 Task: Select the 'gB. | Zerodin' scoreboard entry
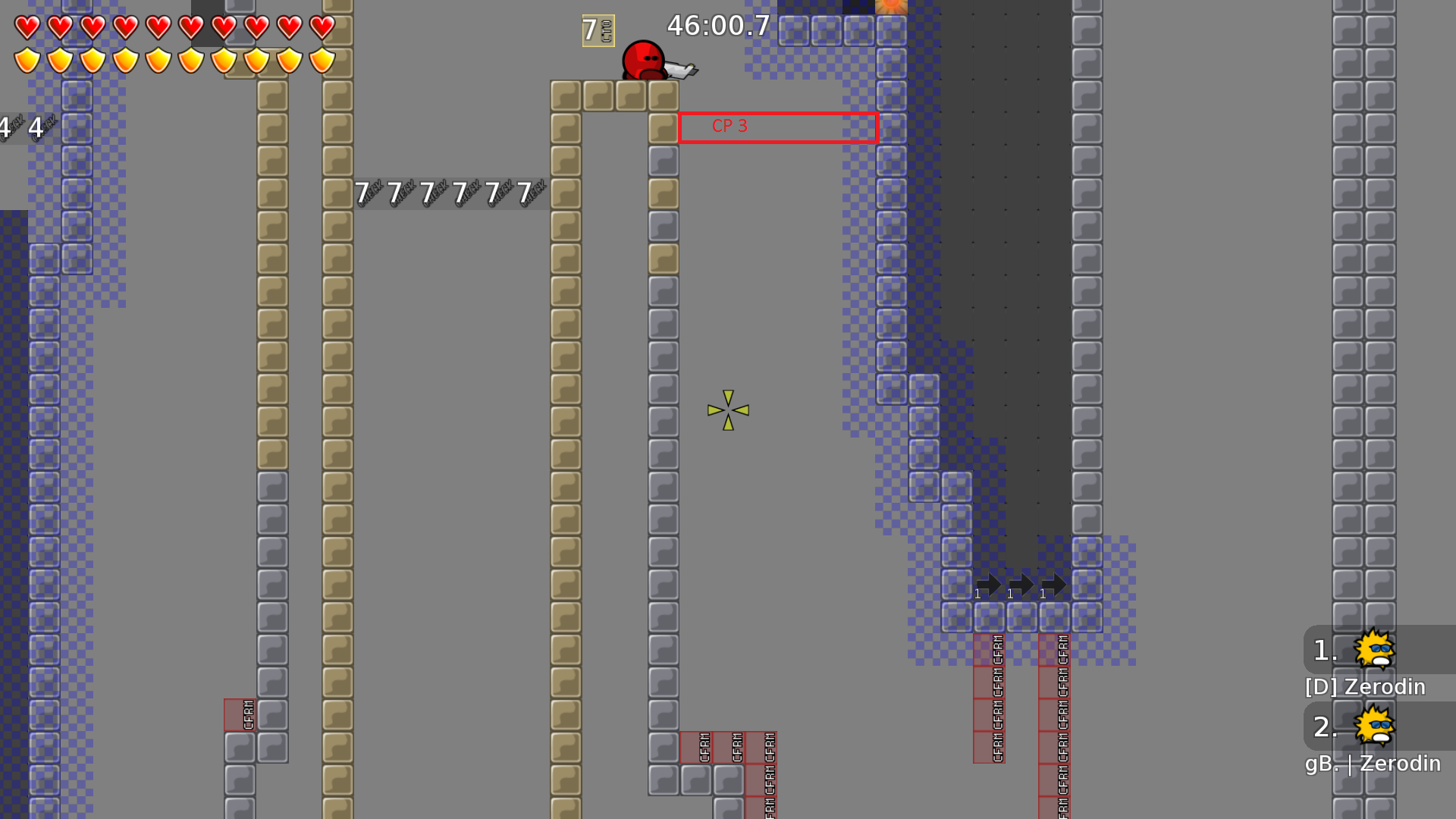[1373, 764]
